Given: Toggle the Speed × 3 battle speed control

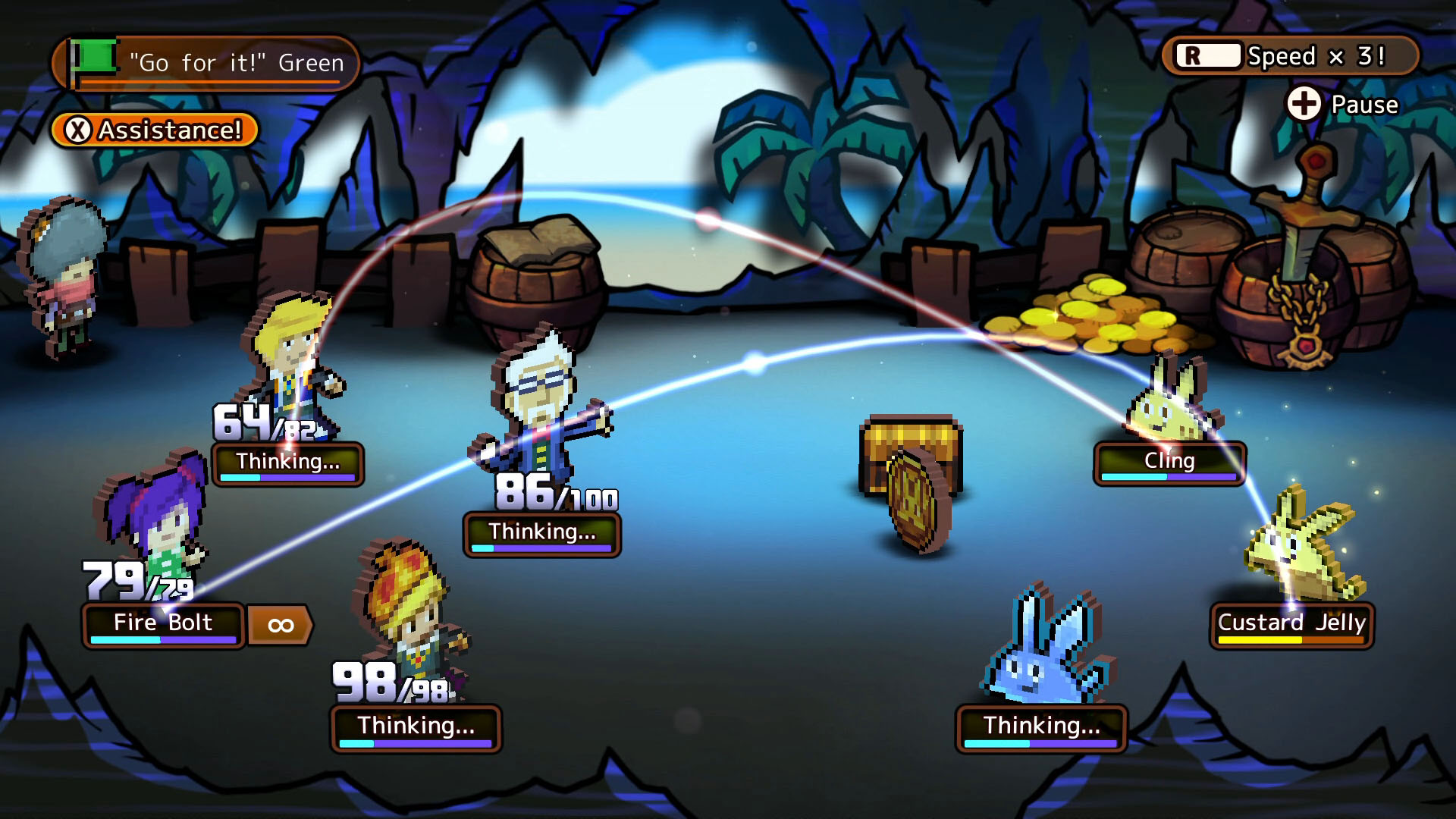Looking at the screenshot, I should click(x=1289, y=56).
